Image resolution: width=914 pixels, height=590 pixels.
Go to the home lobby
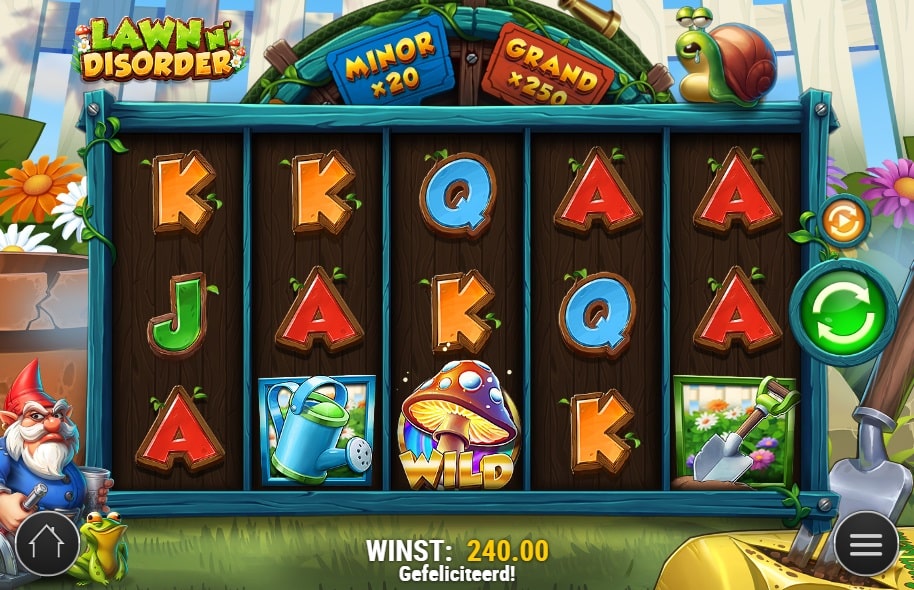(x=47, y=544)
